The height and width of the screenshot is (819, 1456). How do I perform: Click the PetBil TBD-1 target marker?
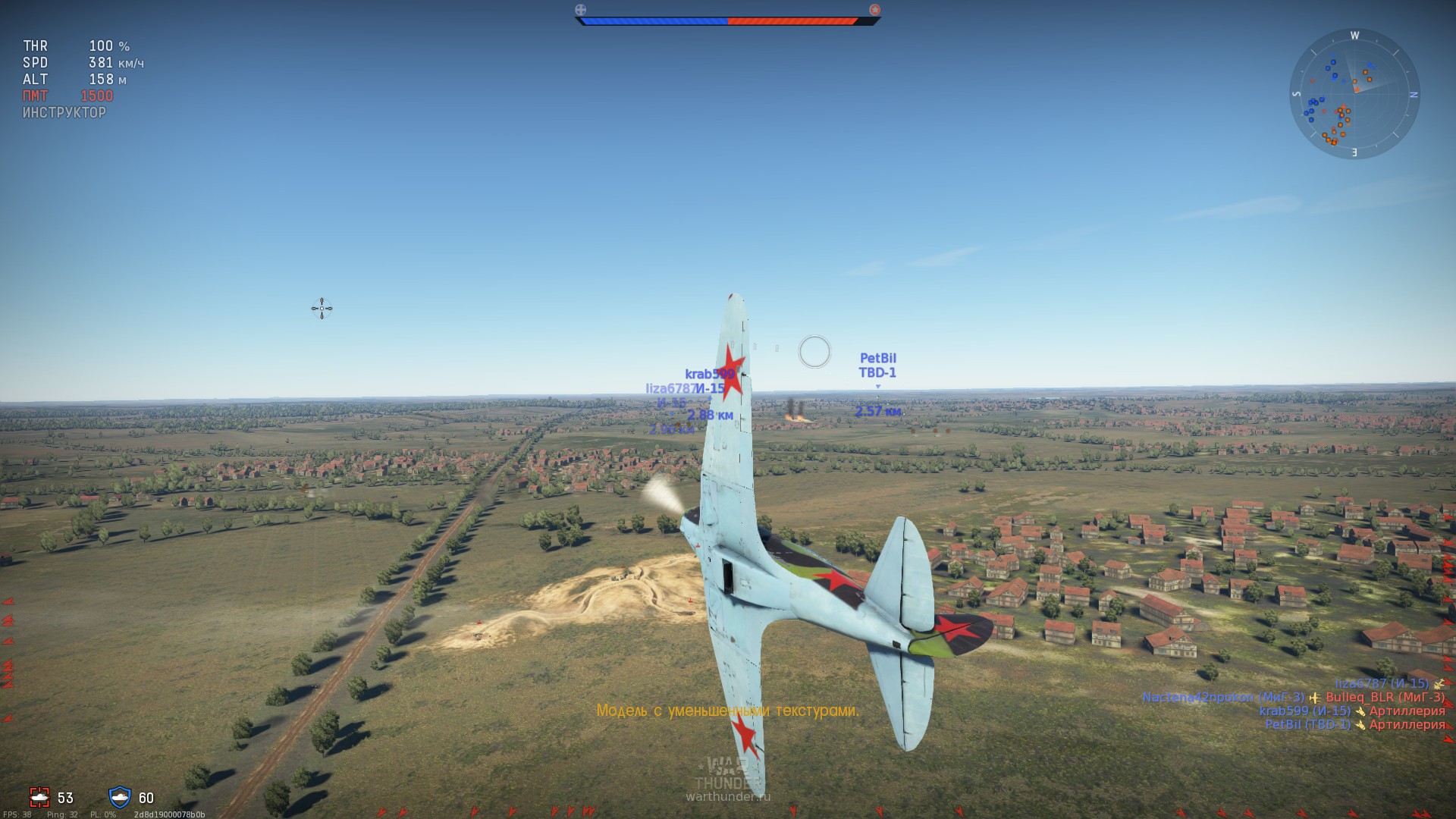(x=877, y=365)
